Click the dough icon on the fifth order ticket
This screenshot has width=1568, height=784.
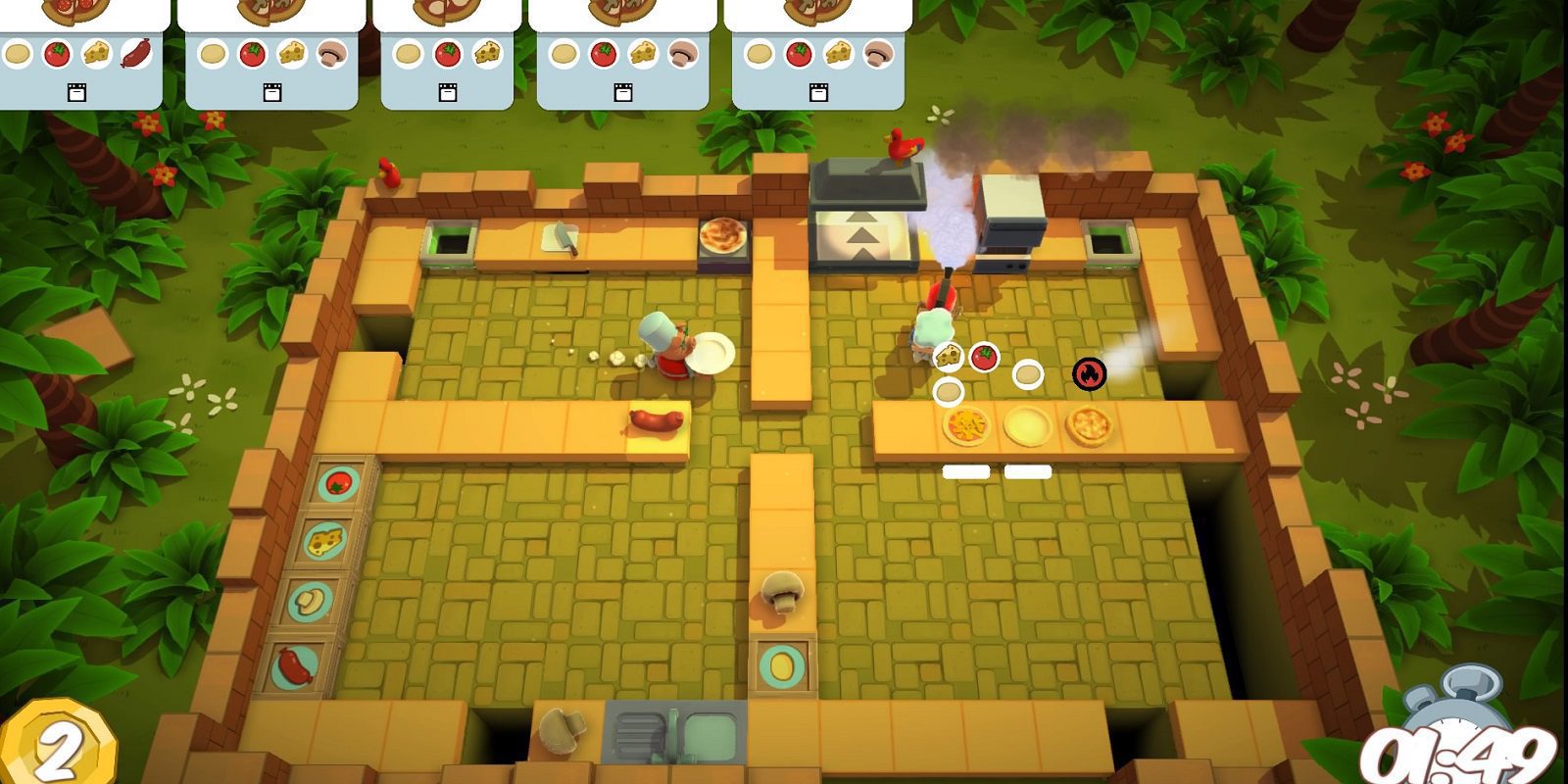pyautogui.click(x=760, y=54)
